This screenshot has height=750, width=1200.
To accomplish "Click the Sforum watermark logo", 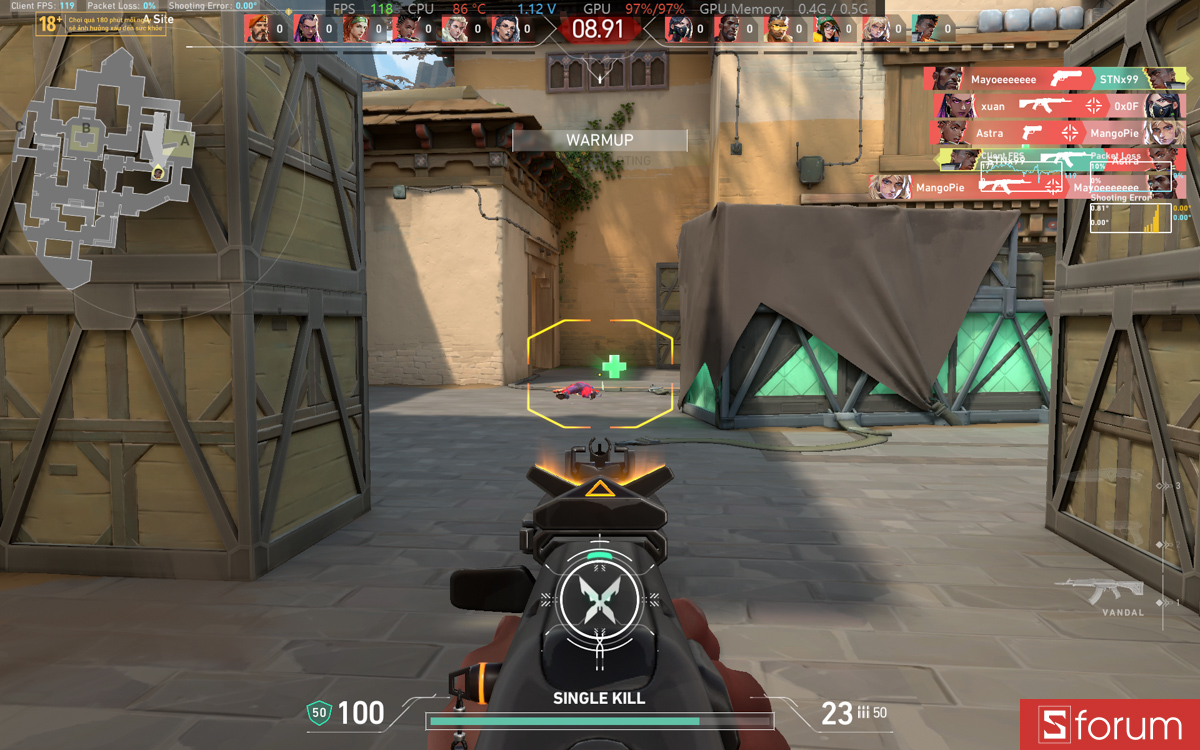I will (x=1110, y=725).
